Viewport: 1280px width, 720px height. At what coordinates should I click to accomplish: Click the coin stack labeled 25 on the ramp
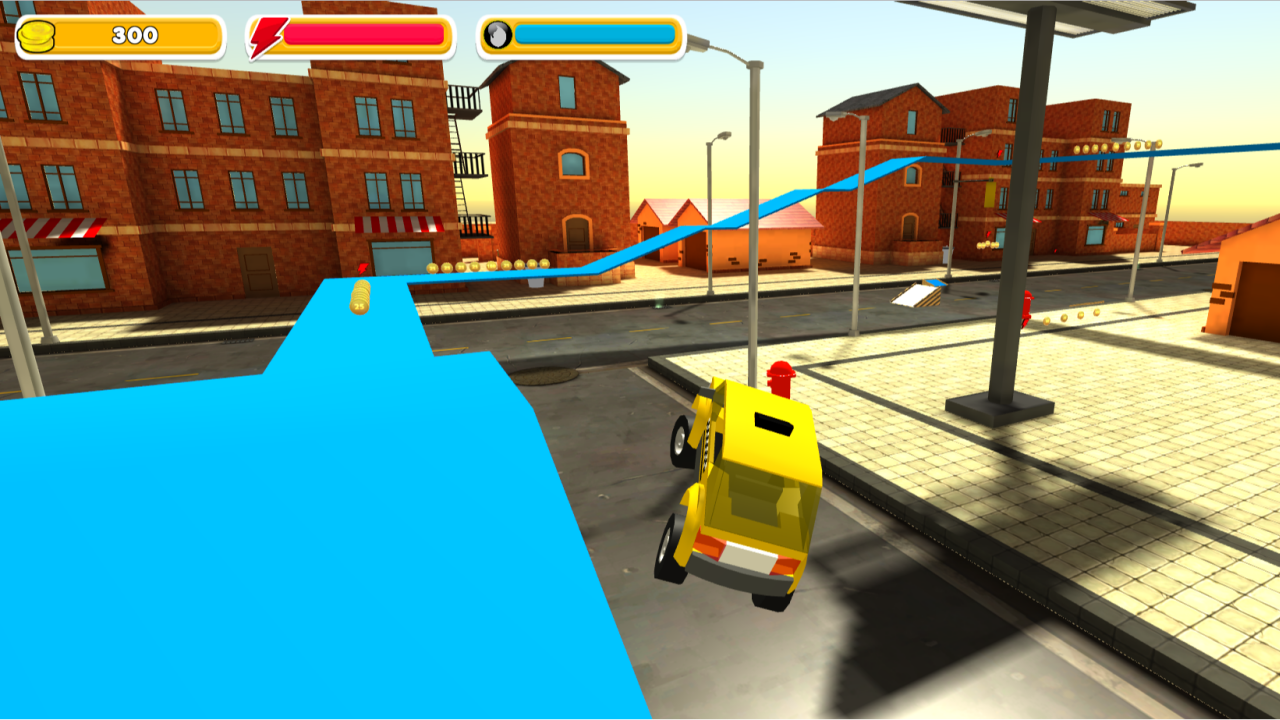tap(357, 302)
